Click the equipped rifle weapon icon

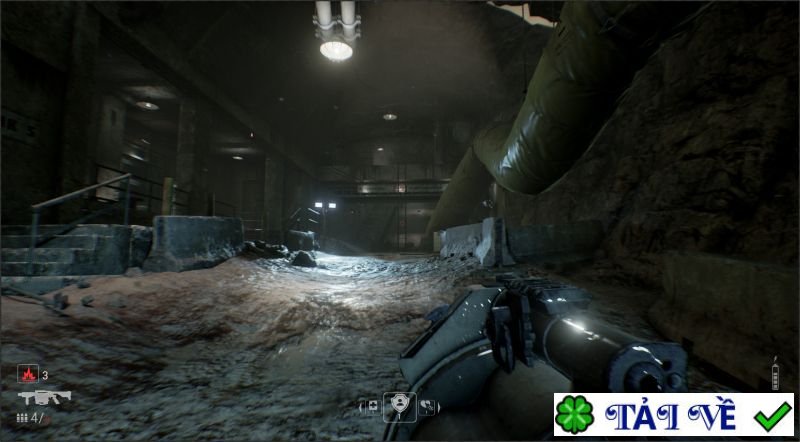(43, 397)
